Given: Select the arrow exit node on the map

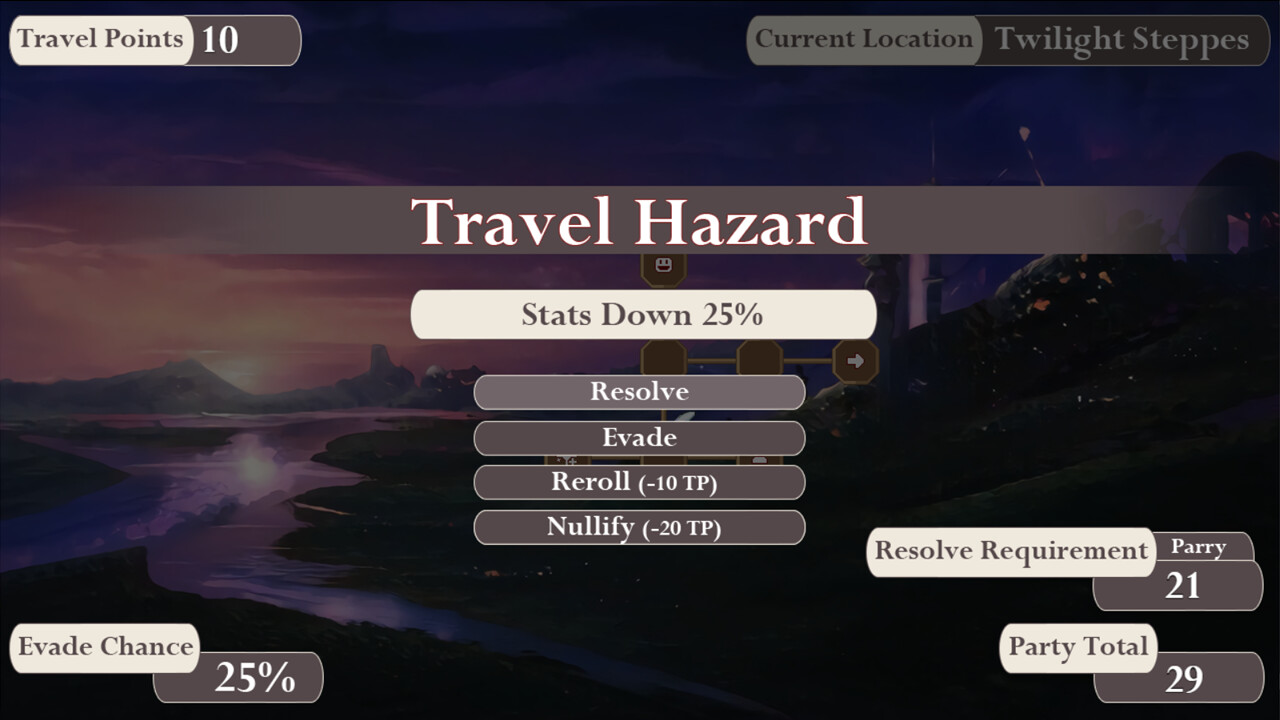Looking at the screenshot, I should click(855, 362).
